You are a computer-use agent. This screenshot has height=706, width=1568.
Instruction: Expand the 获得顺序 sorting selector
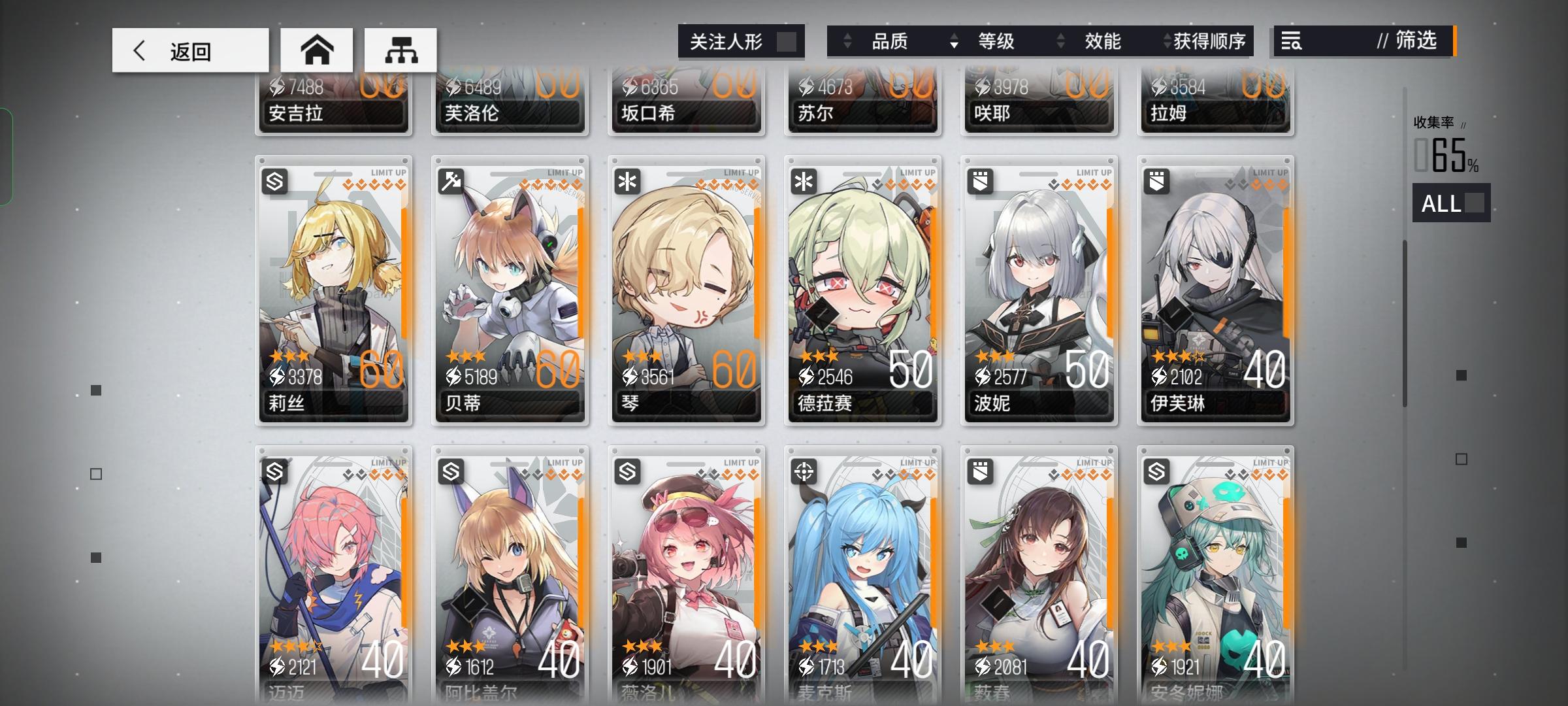1168,41
